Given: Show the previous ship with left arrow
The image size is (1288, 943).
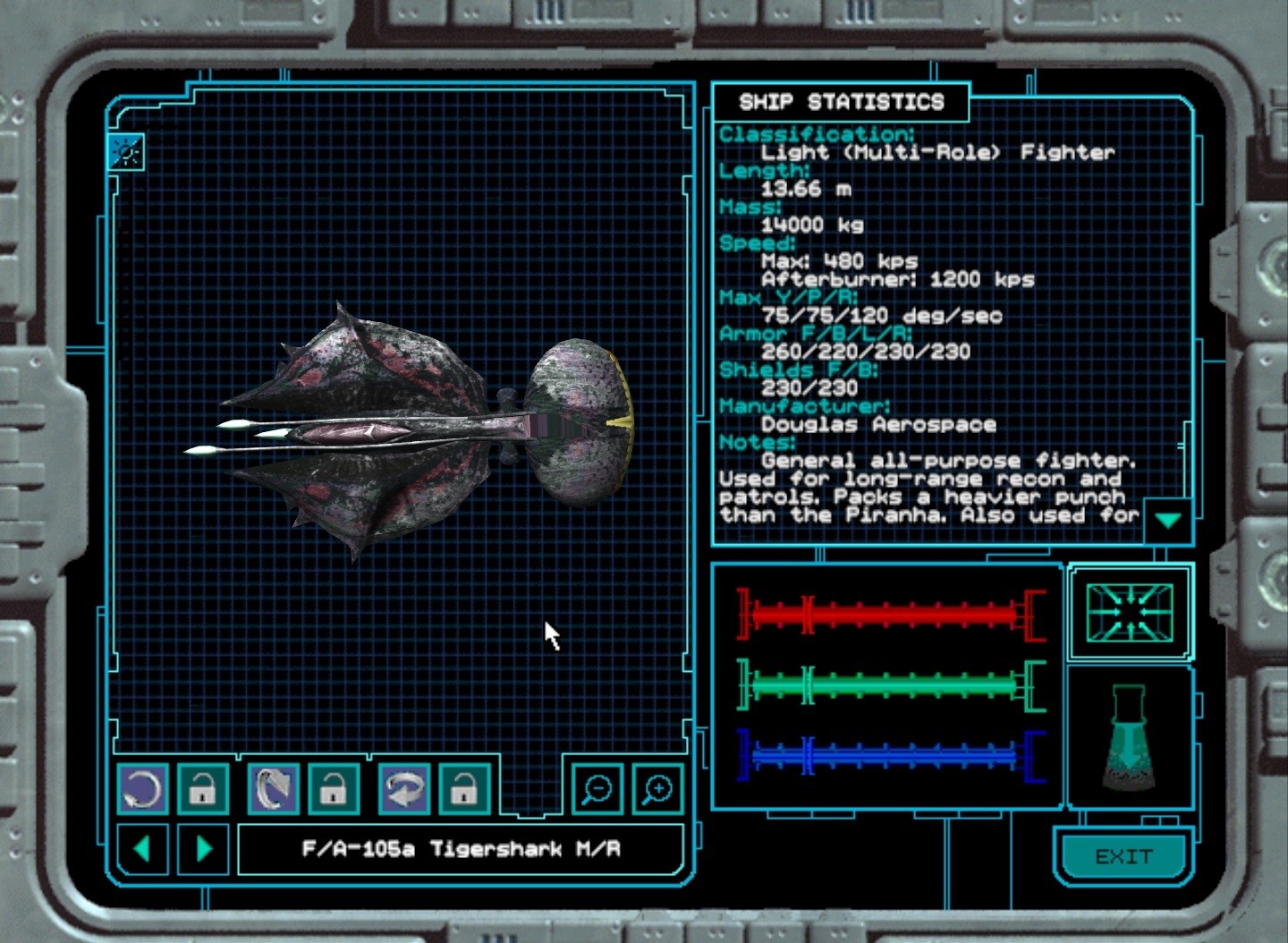Looking at the screenshot, I should [x=142, y=847].
